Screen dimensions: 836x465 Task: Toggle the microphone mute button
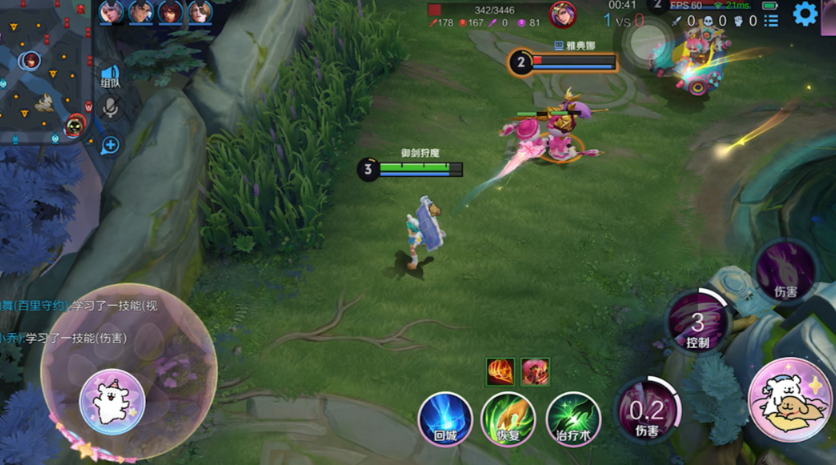tap(110, 106)
